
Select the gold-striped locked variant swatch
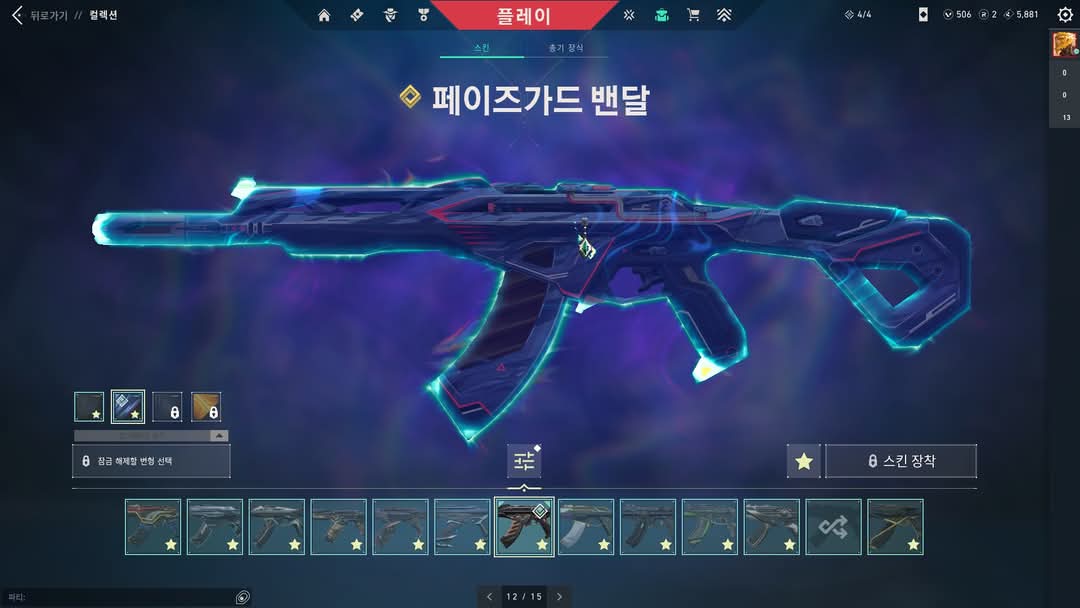(206, 407)
